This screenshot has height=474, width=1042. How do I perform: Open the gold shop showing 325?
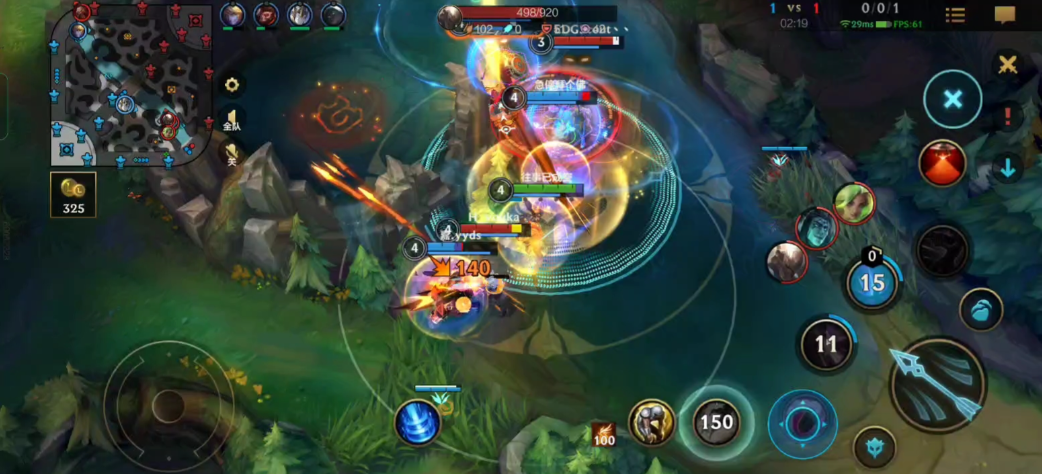pos(73,195)
